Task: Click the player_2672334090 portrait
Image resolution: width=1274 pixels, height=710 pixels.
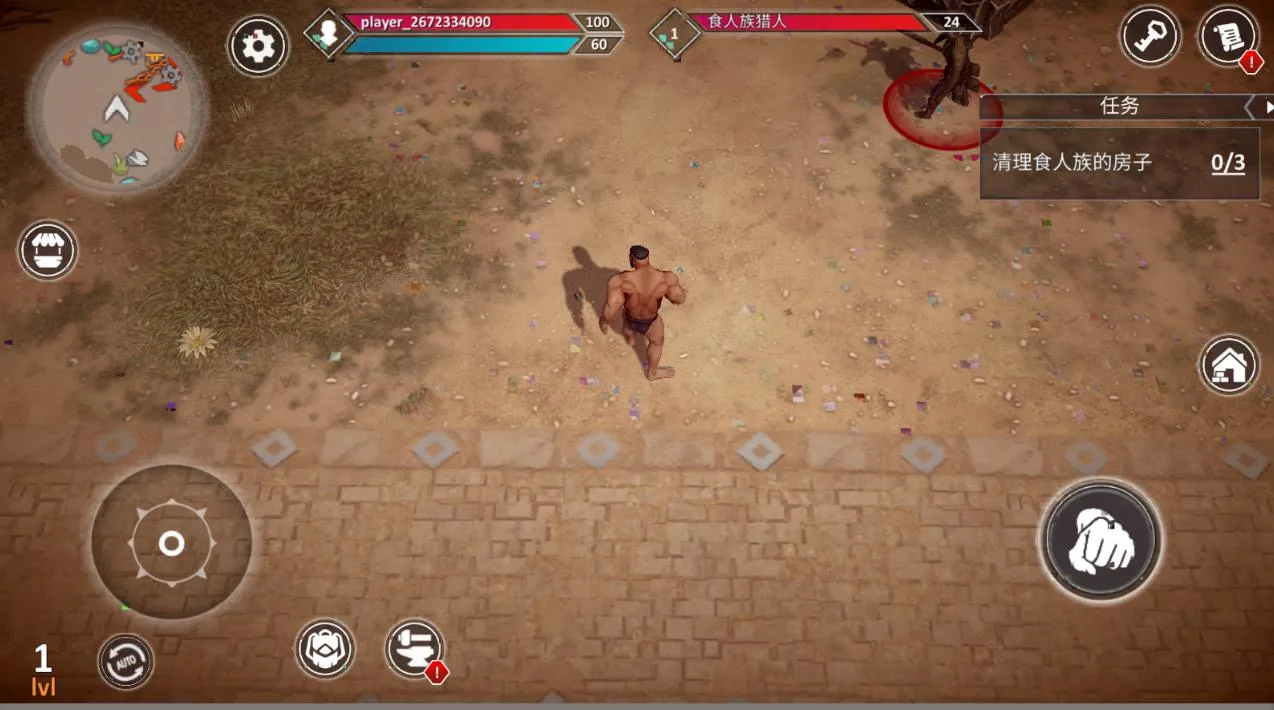Action: point(327,34)
